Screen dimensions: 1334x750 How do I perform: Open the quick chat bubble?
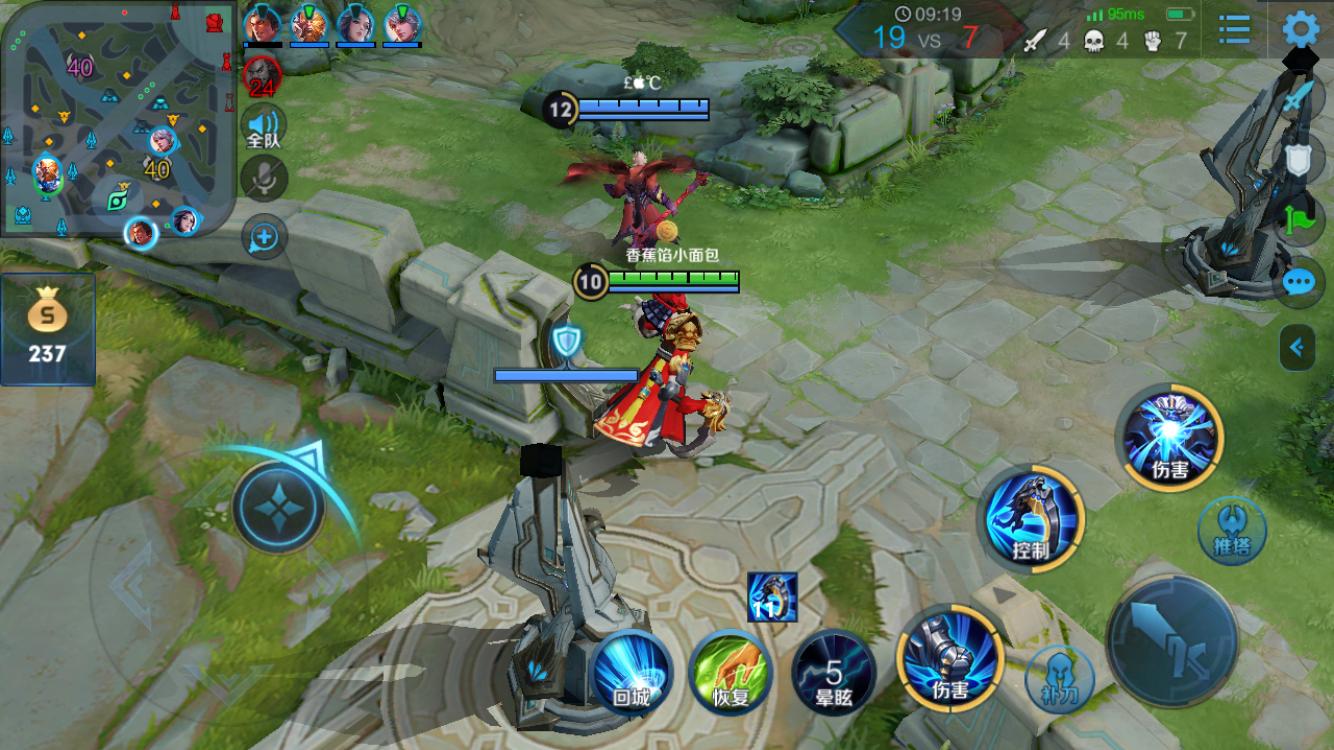[1298, 282]
